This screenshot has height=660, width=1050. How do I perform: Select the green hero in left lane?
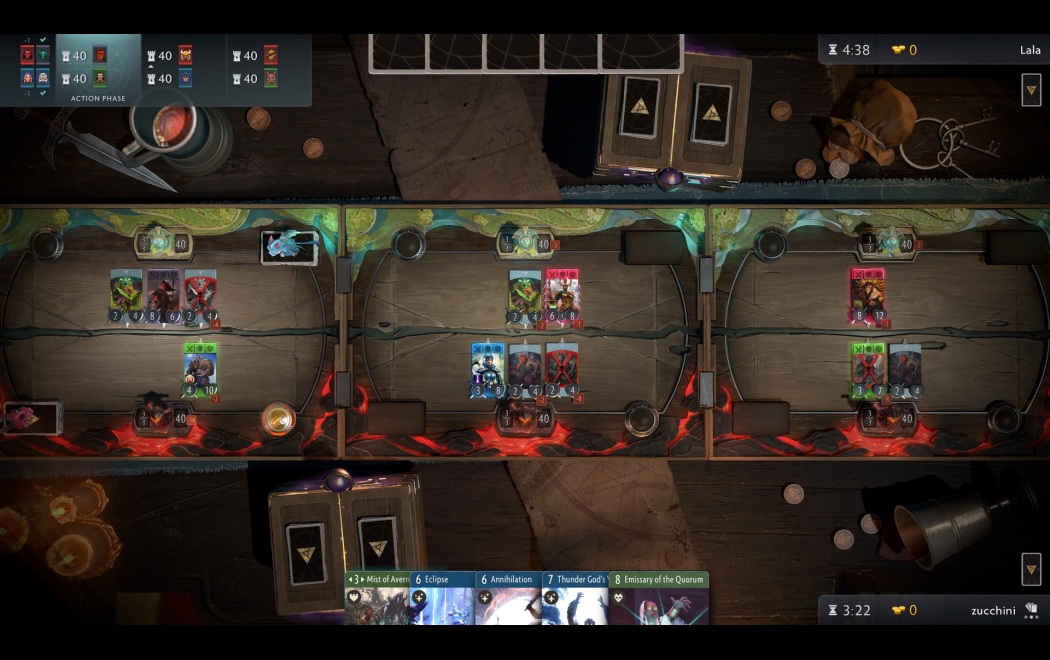[x=200, y=370]
